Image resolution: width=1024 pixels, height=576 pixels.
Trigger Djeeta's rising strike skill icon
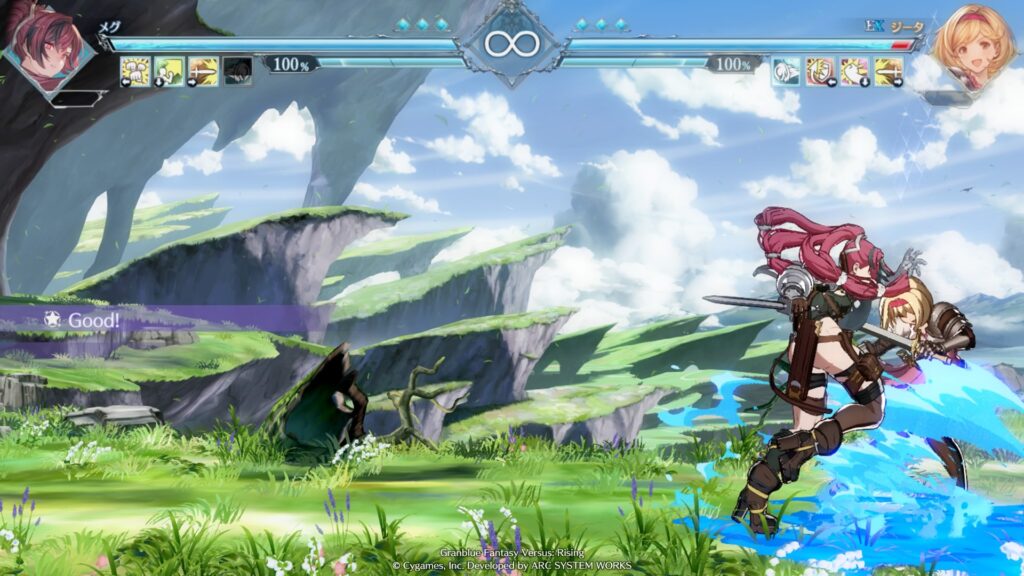point(855,71)
